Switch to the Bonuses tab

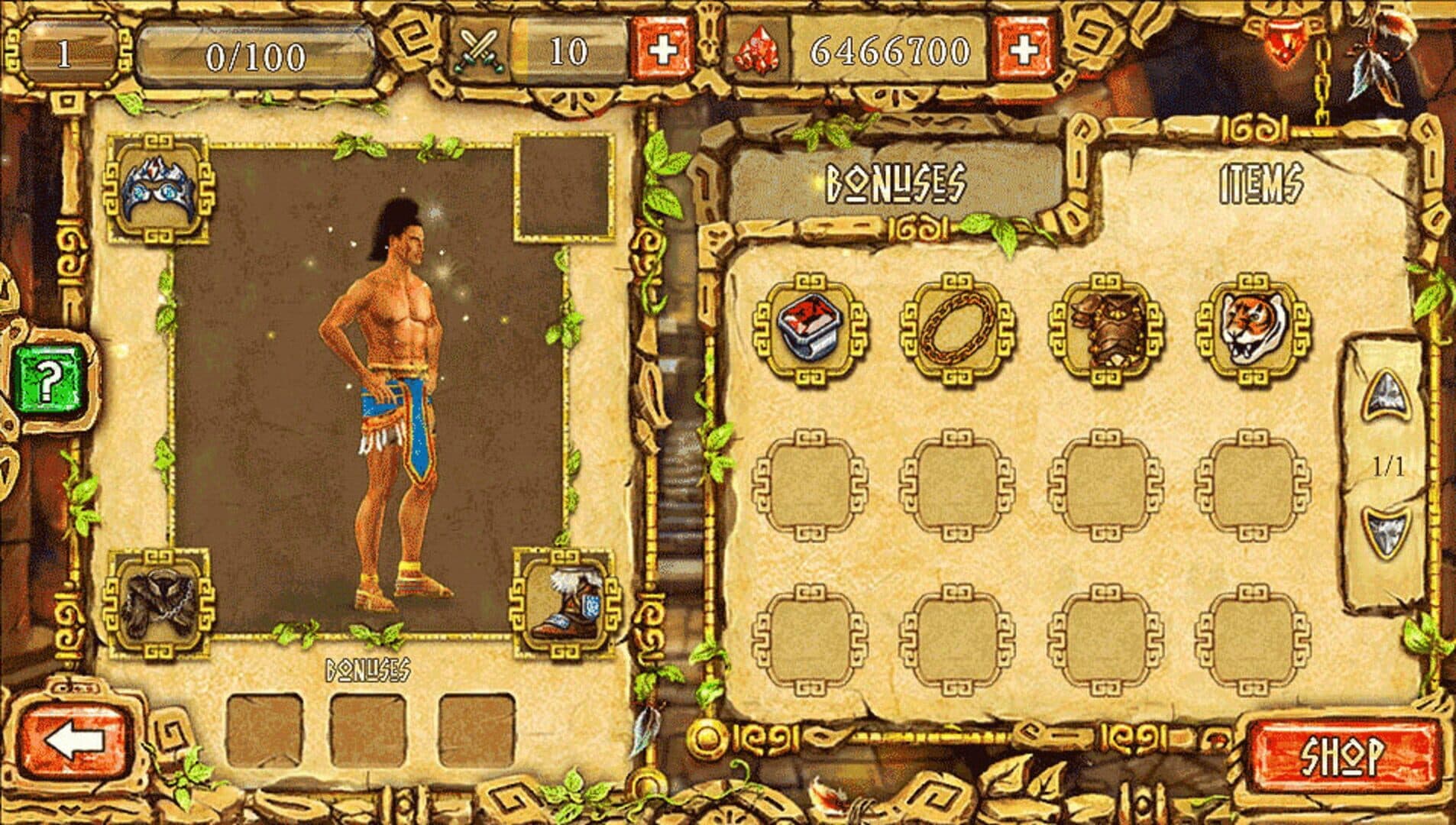coord(895,183)
